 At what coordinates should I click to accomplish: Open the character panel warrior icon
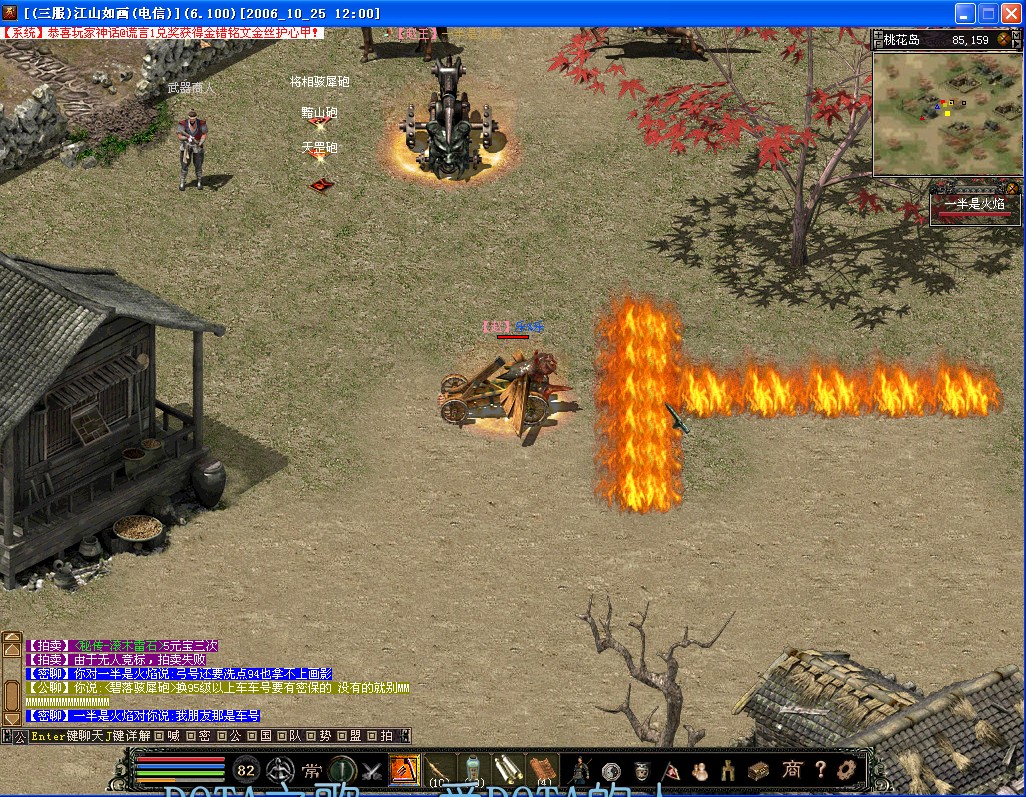(579, 770)
